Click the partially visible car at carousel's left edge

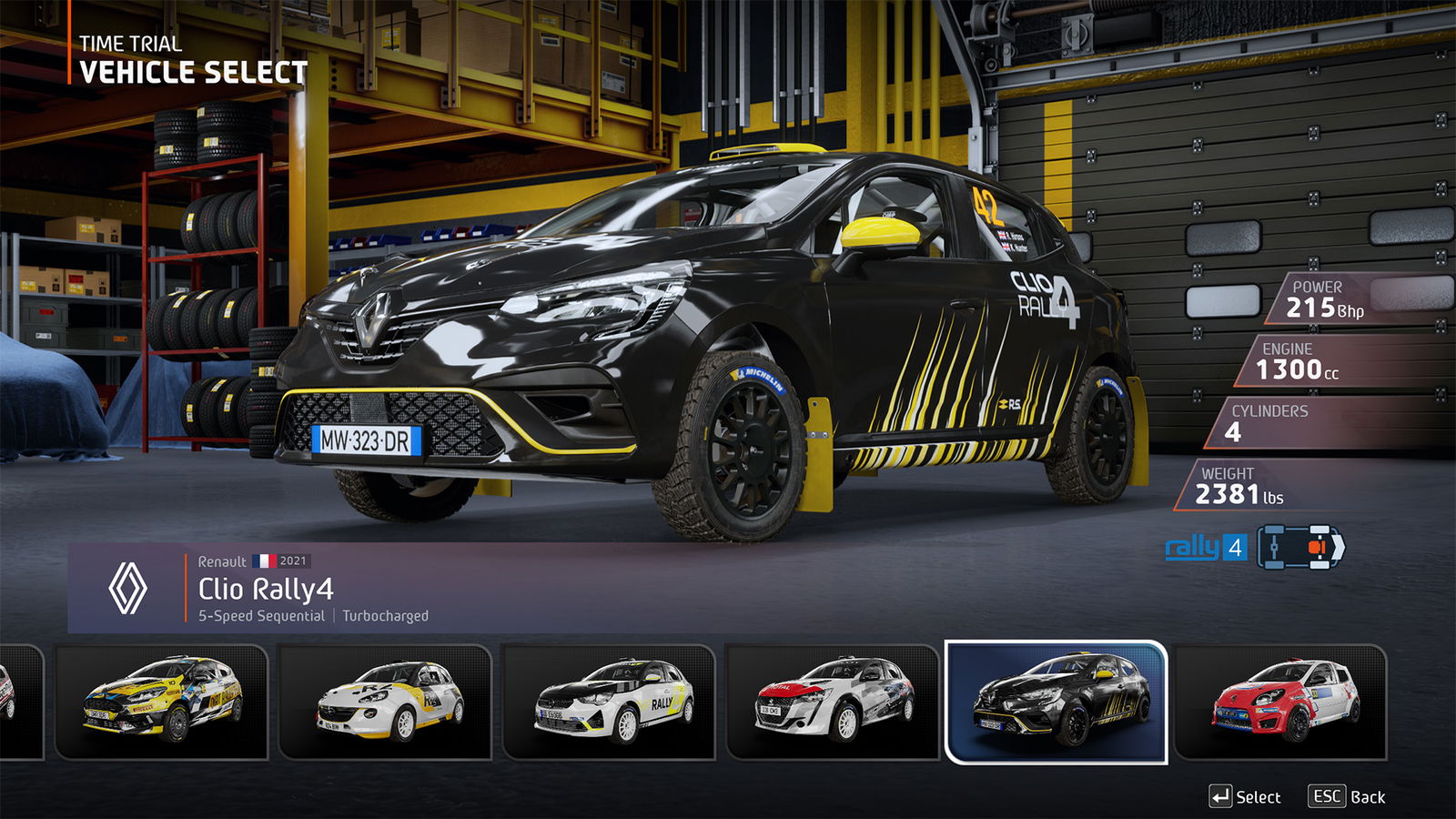pos(18,701)
